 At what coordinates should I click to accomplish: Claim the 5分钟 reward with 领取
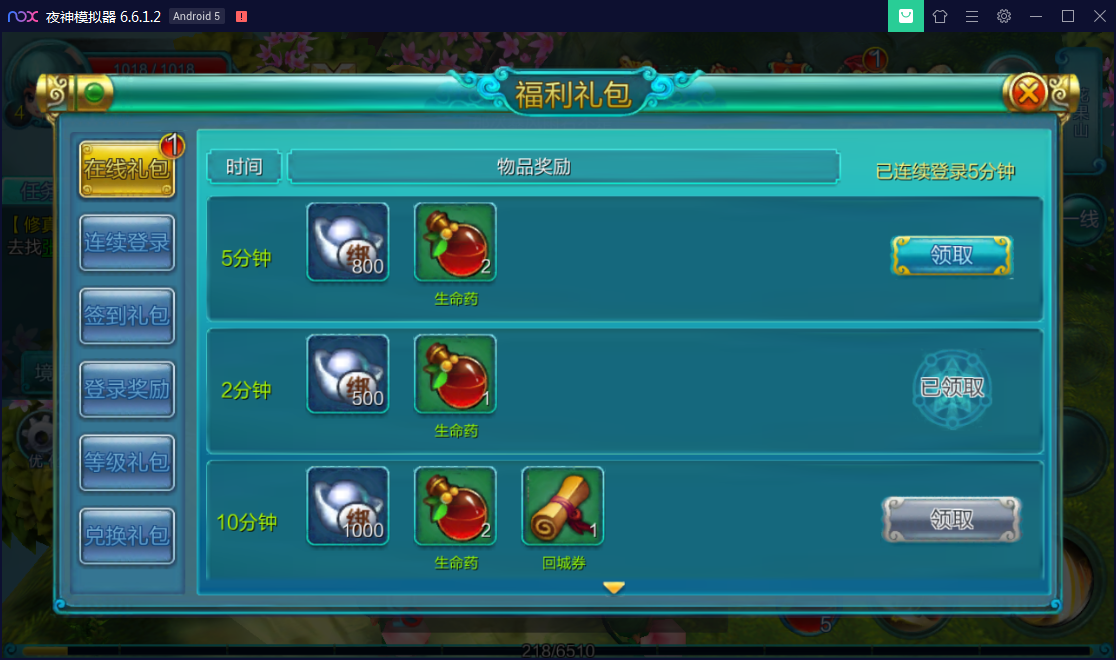pyautogui.click(x=951, y=256)
